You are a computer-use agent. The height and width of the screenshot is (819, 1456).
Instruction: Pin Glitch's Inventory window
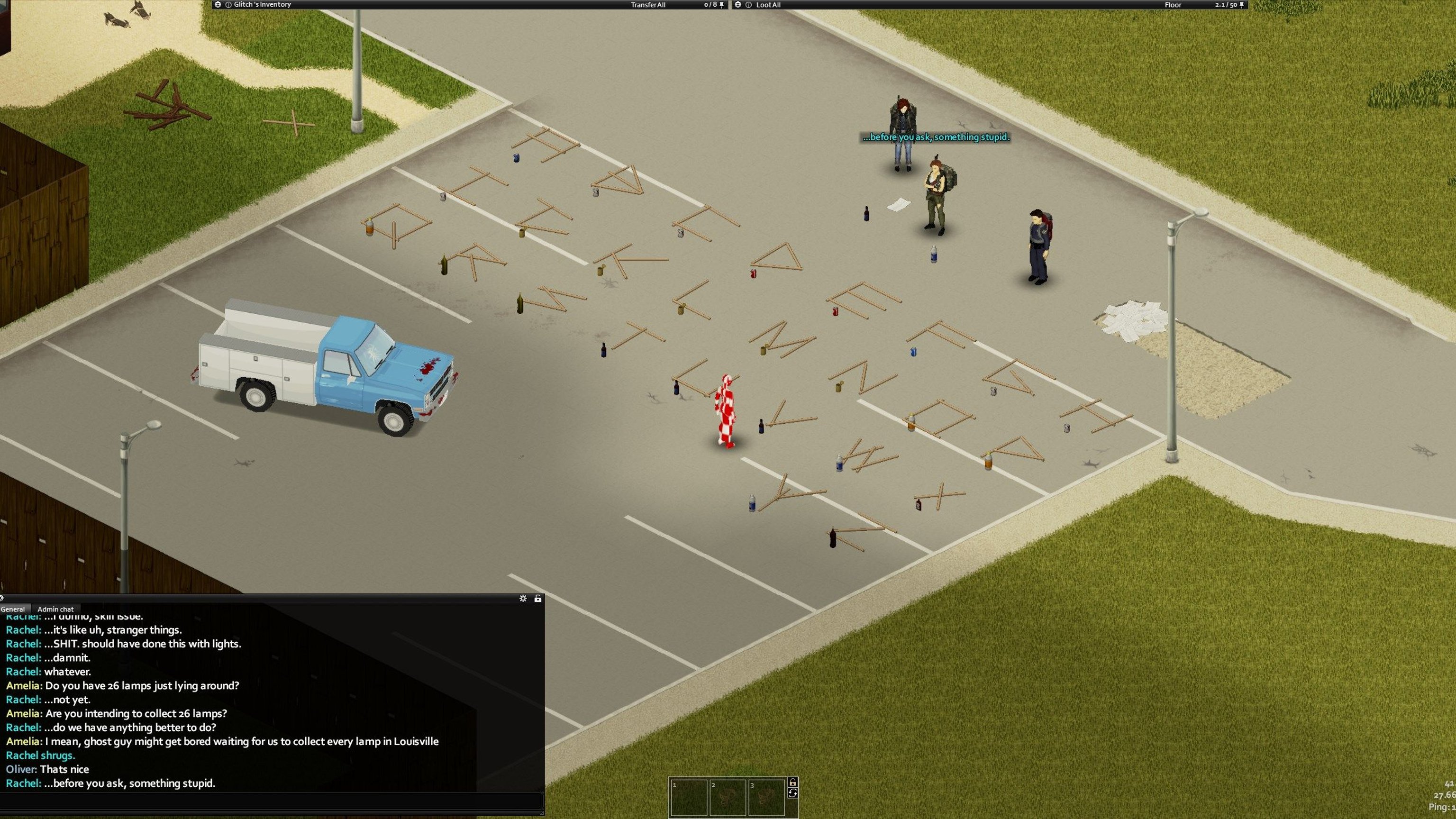point(722,5)
